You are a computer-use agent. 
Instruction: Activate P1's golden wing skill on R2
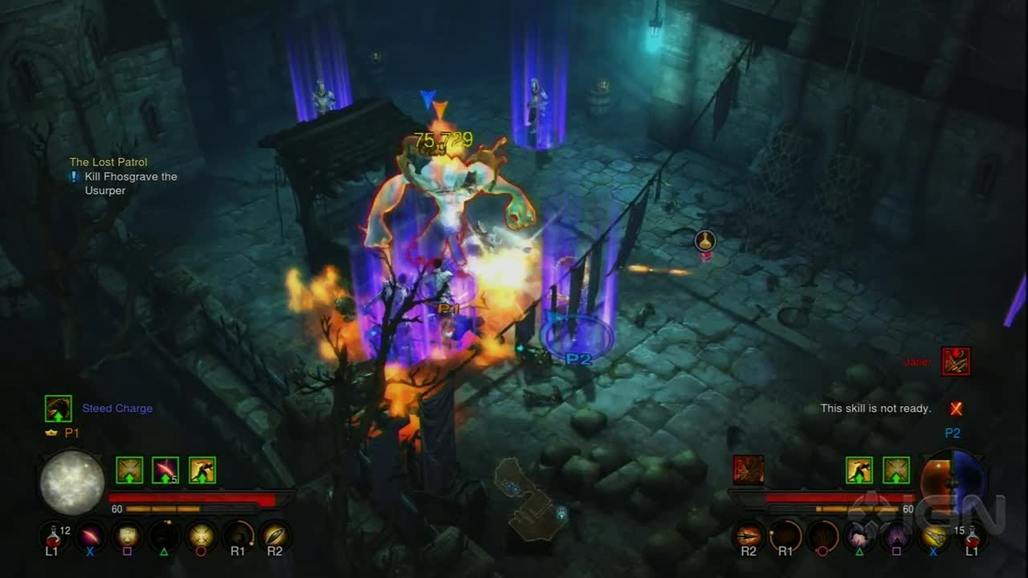click(274, 537)
